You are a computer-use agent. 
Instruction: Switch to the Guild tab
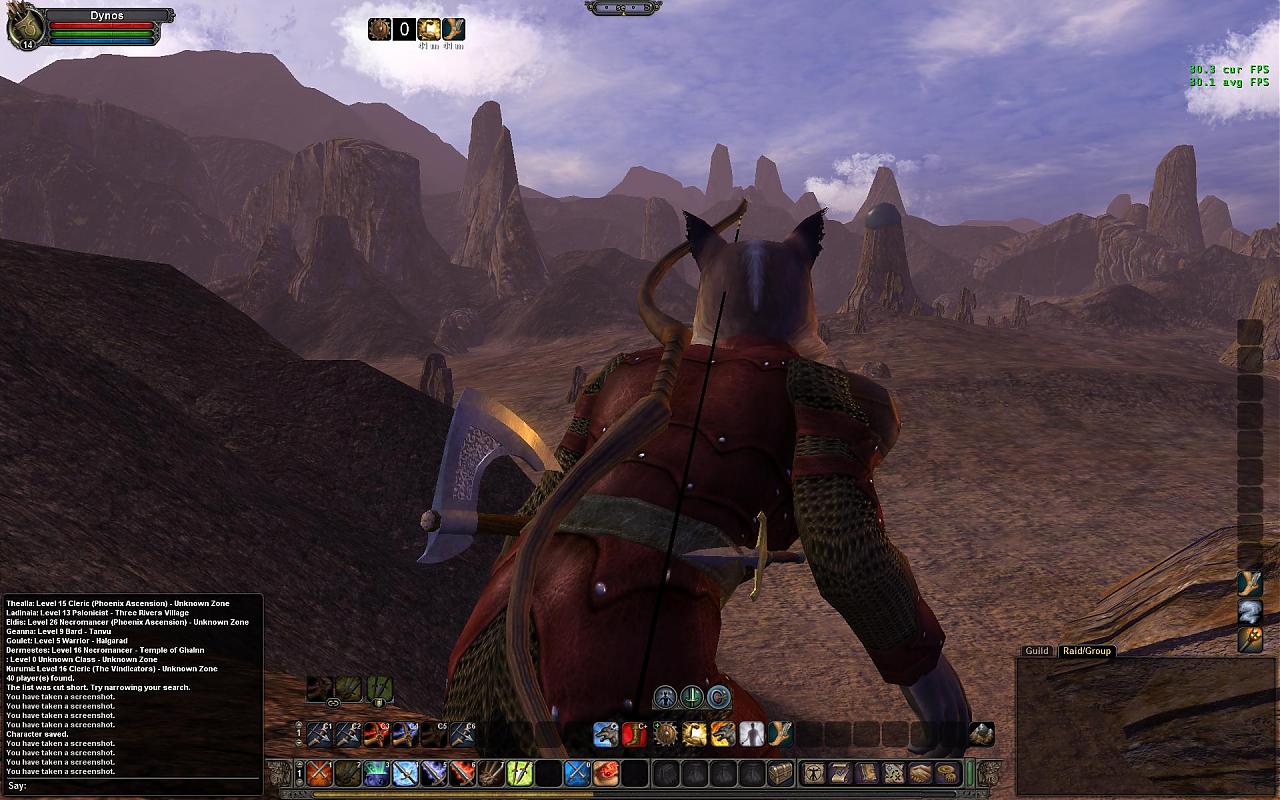point(1036,651)
